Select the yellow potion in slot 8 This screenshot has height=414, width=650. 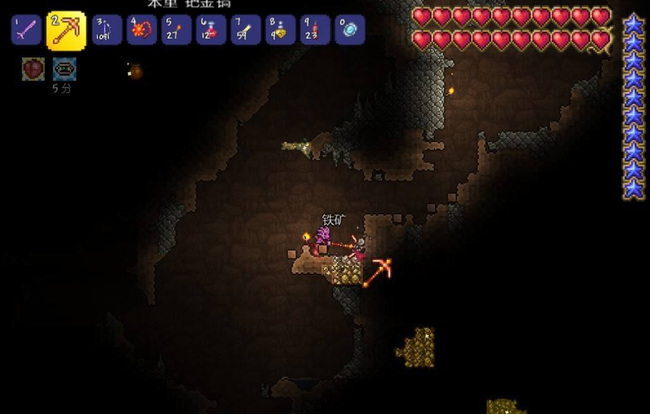pos(280,30)
